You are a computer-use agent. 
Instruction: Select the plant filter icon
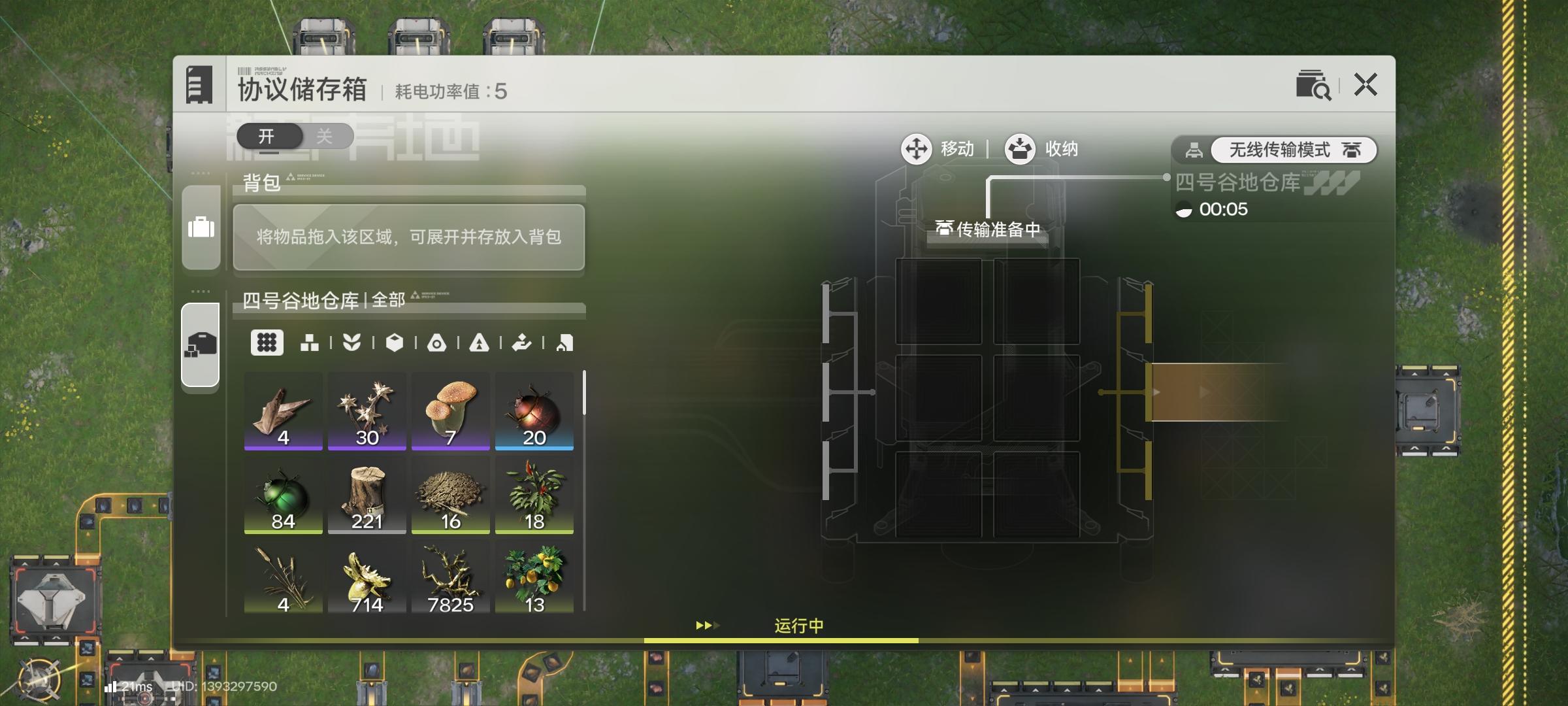click(353, 343)
